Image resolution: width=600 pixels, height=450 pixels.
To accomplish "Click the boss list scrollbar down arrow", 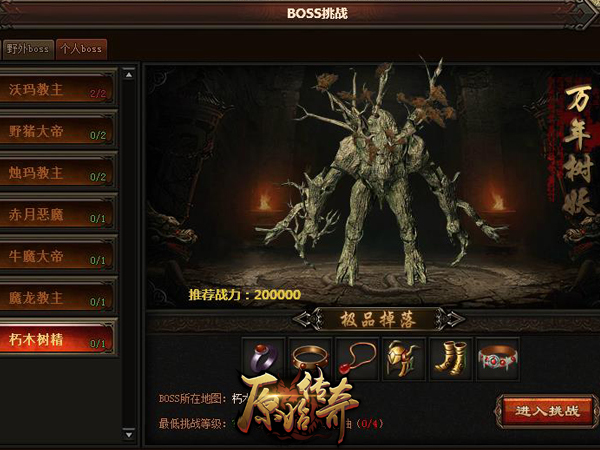I will [128, 435].
